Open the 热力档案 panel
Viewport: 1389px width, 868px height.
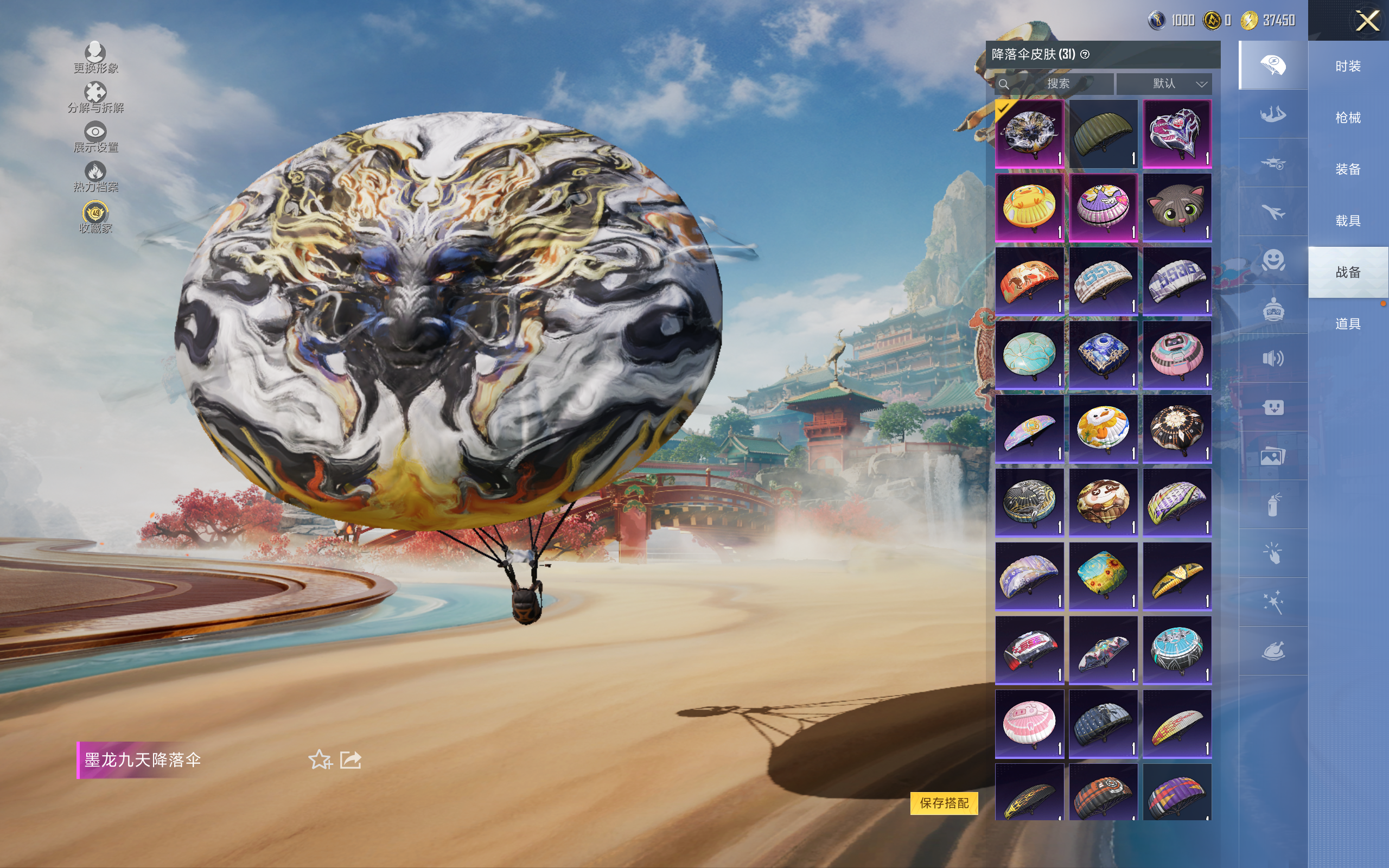pyautogui.click(x=95, y=176)
